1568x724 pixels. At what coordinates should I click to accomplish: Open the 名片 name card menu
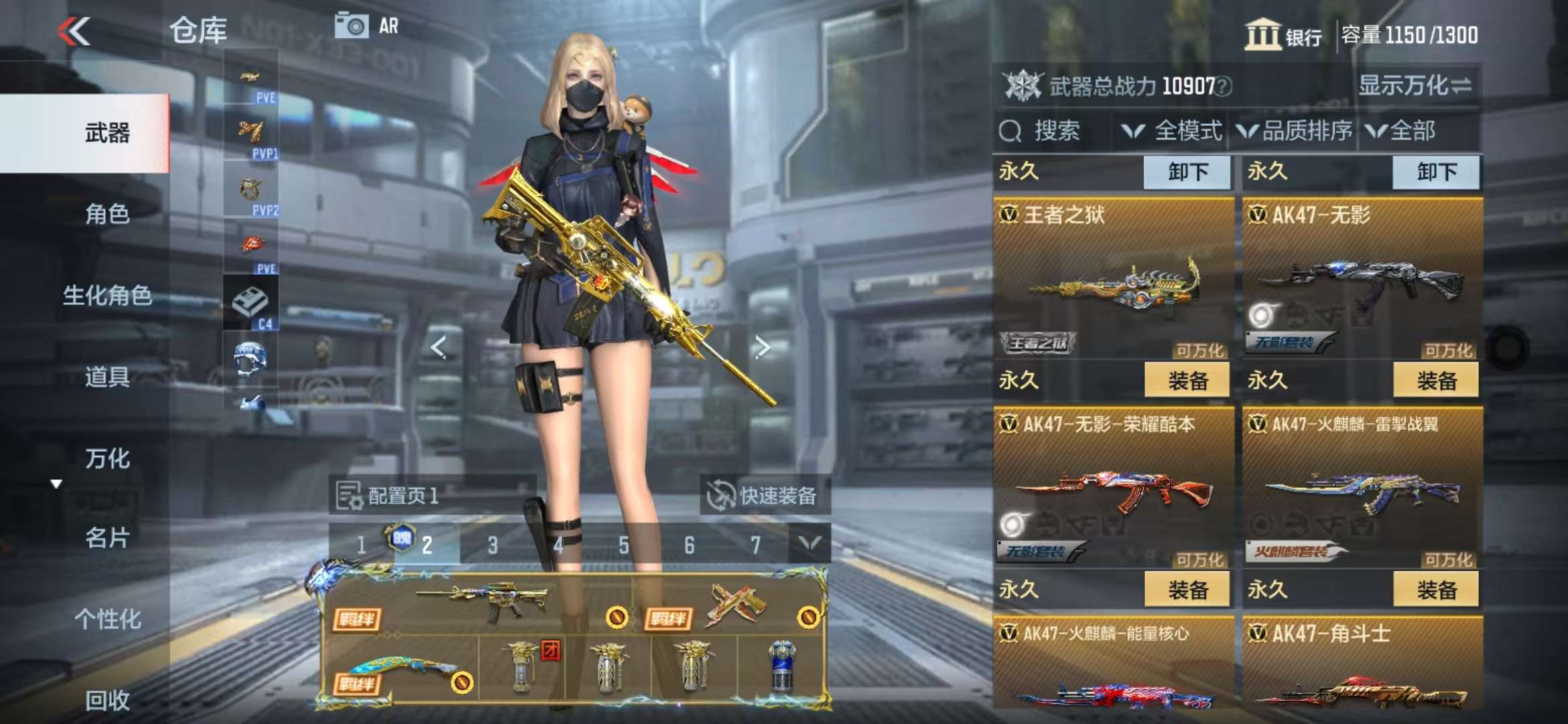(x=107, y=538)
